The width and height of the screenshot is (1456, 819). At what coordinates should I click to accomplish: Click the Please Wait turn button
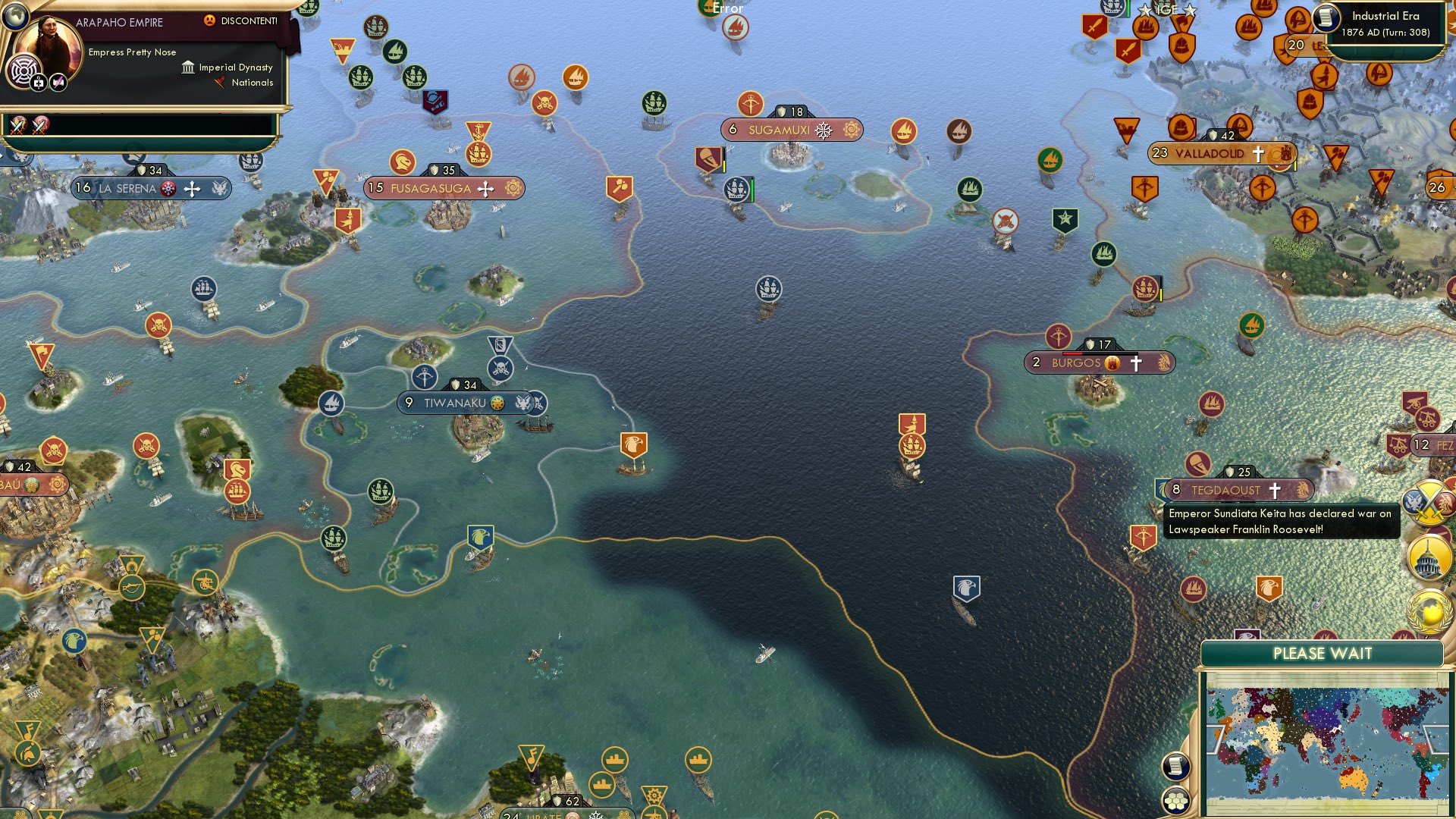pos(1322,654)
